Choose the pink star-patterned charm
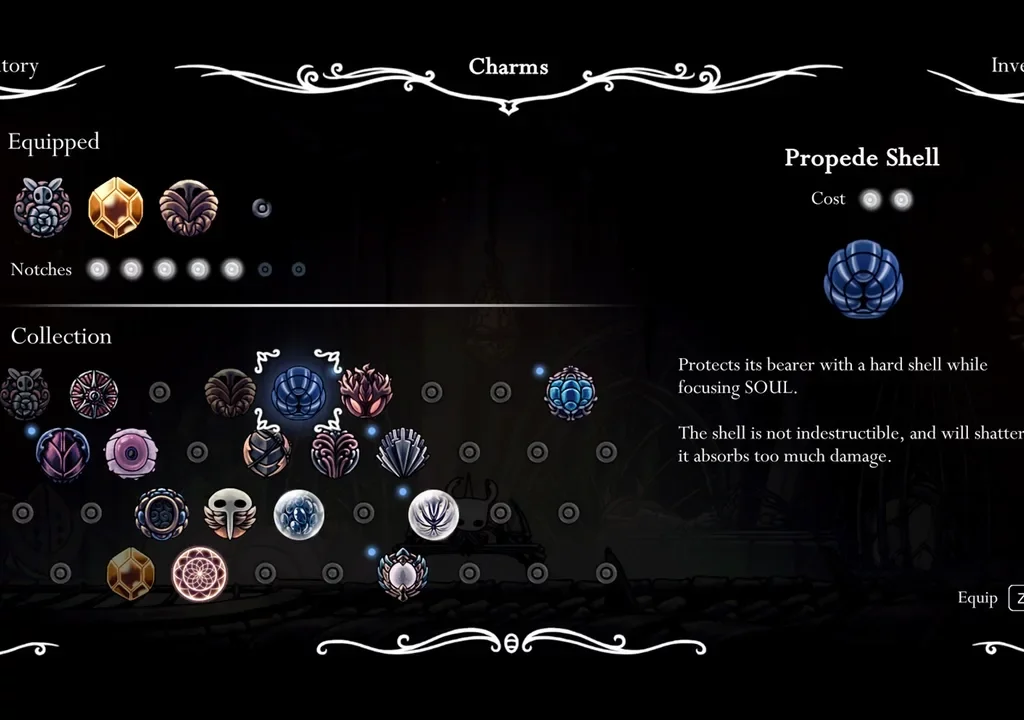 point(94,394)
